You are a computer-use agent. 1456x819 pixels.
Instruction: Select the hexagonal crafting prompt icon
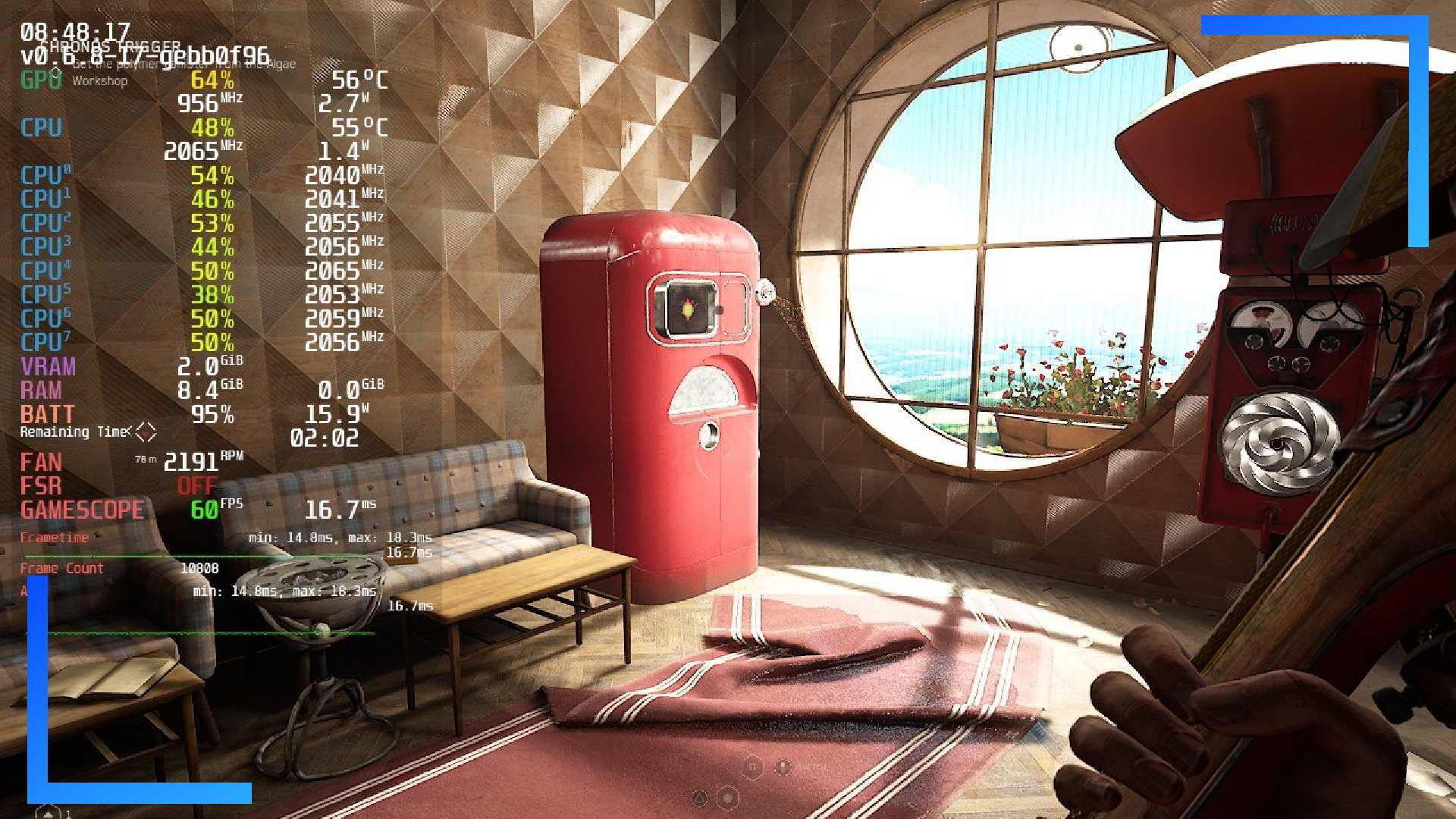click(x=728, y=798)
